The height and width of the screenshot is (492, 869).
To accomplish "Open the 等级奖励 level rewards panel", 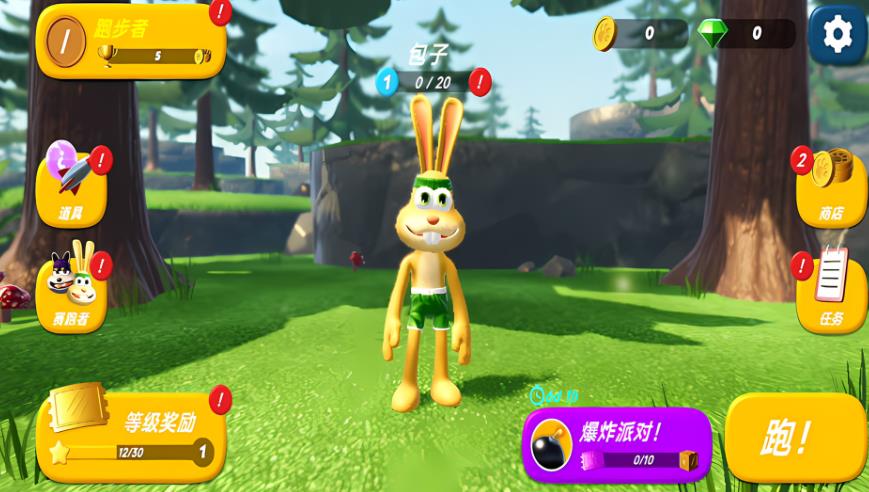I will (x=131, y=436).
